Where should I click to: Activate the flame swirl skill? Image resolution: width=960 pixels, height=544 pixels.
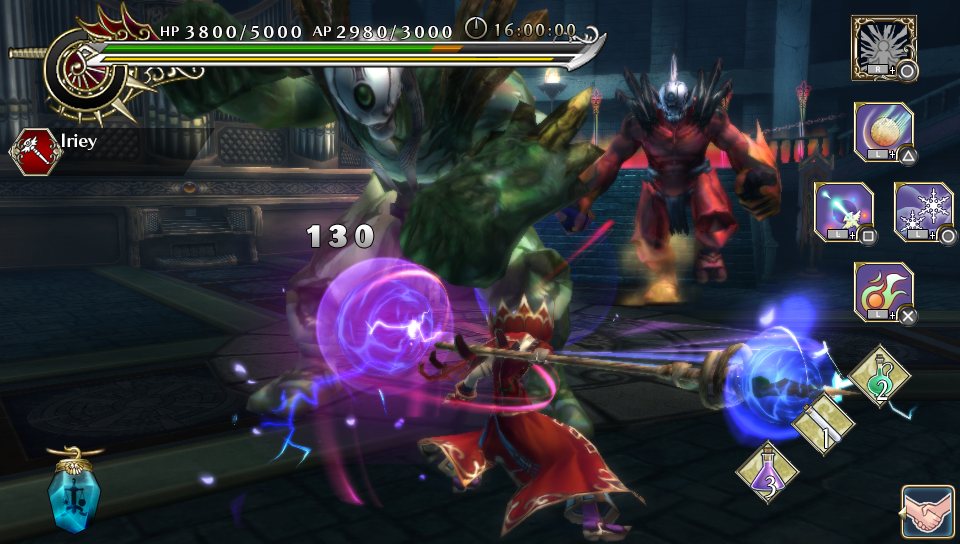[884, 291]
